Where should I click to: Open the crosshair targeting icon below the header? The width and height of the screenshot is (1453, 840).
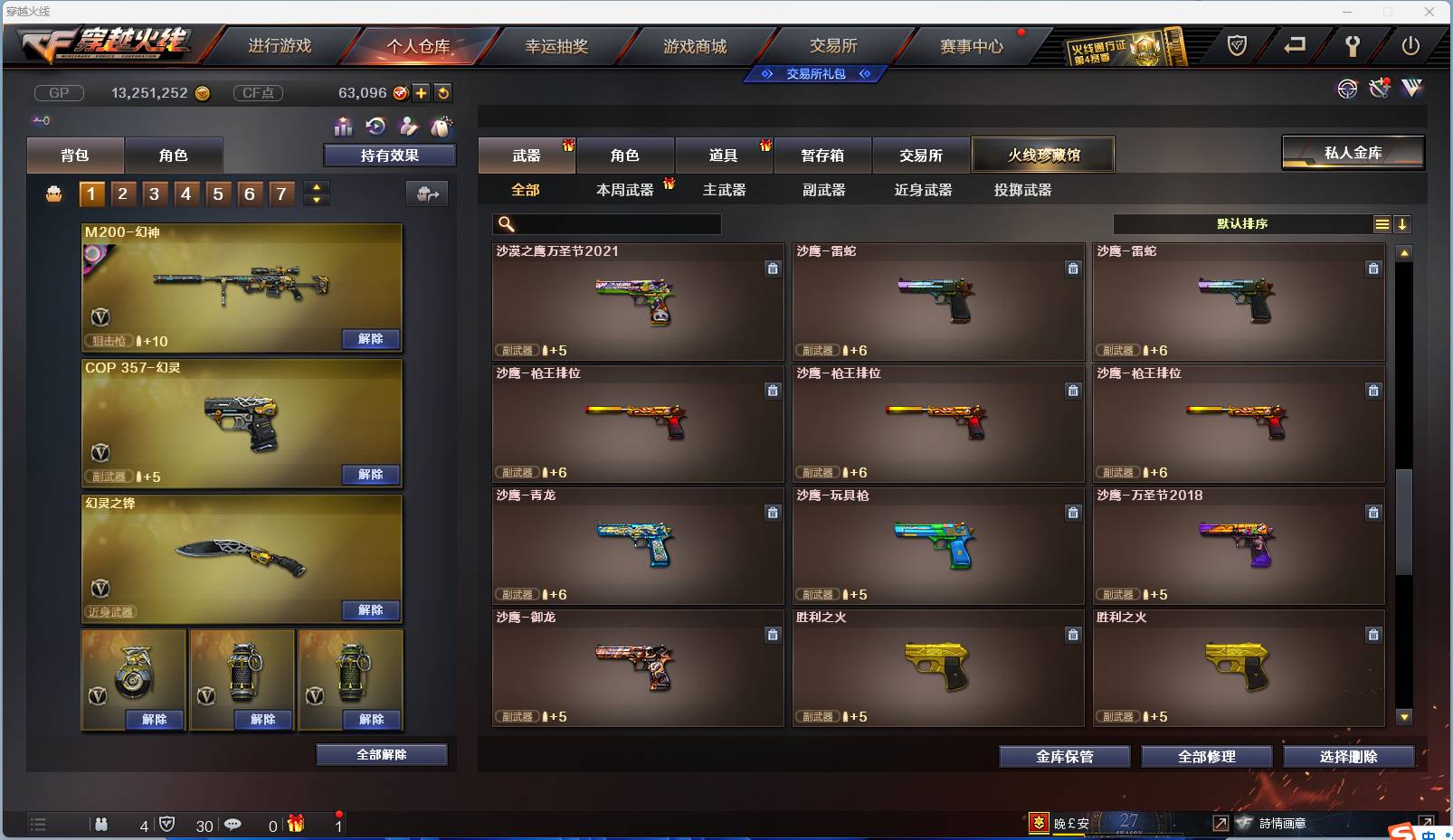point(1348,90)
